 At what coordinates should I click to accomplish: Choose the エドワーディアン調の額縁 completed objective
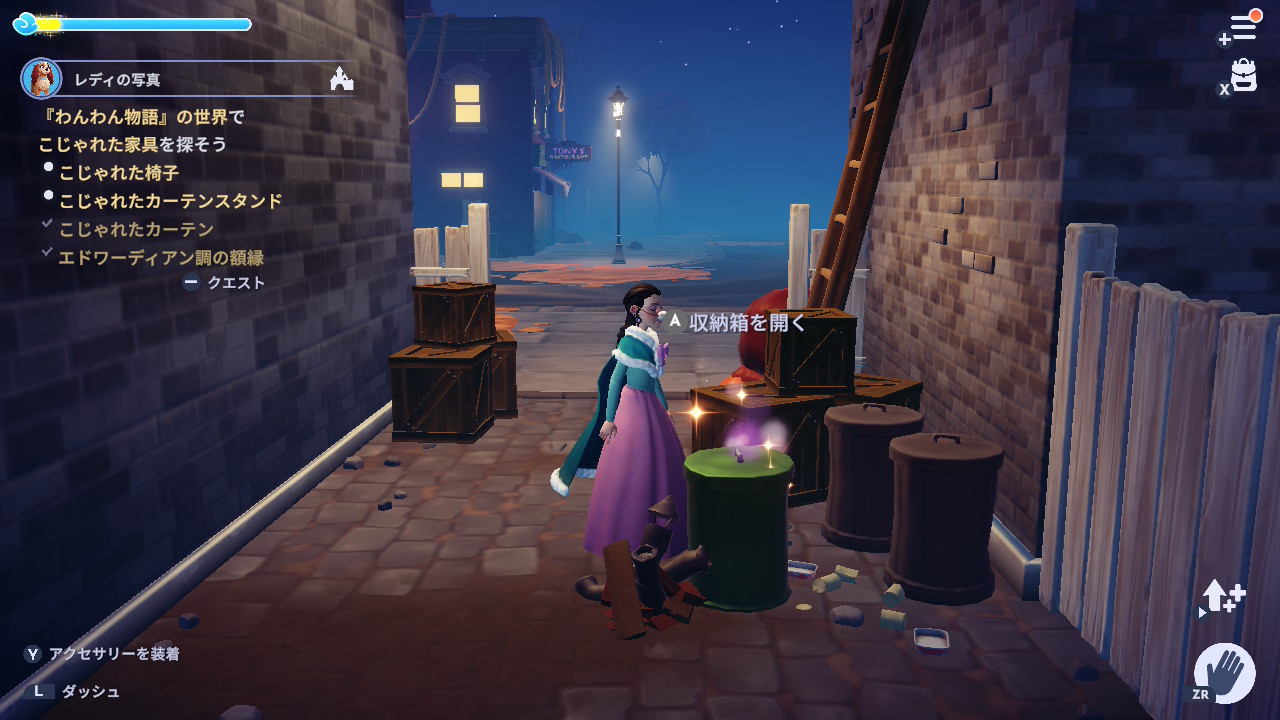[x=160, y=257]
